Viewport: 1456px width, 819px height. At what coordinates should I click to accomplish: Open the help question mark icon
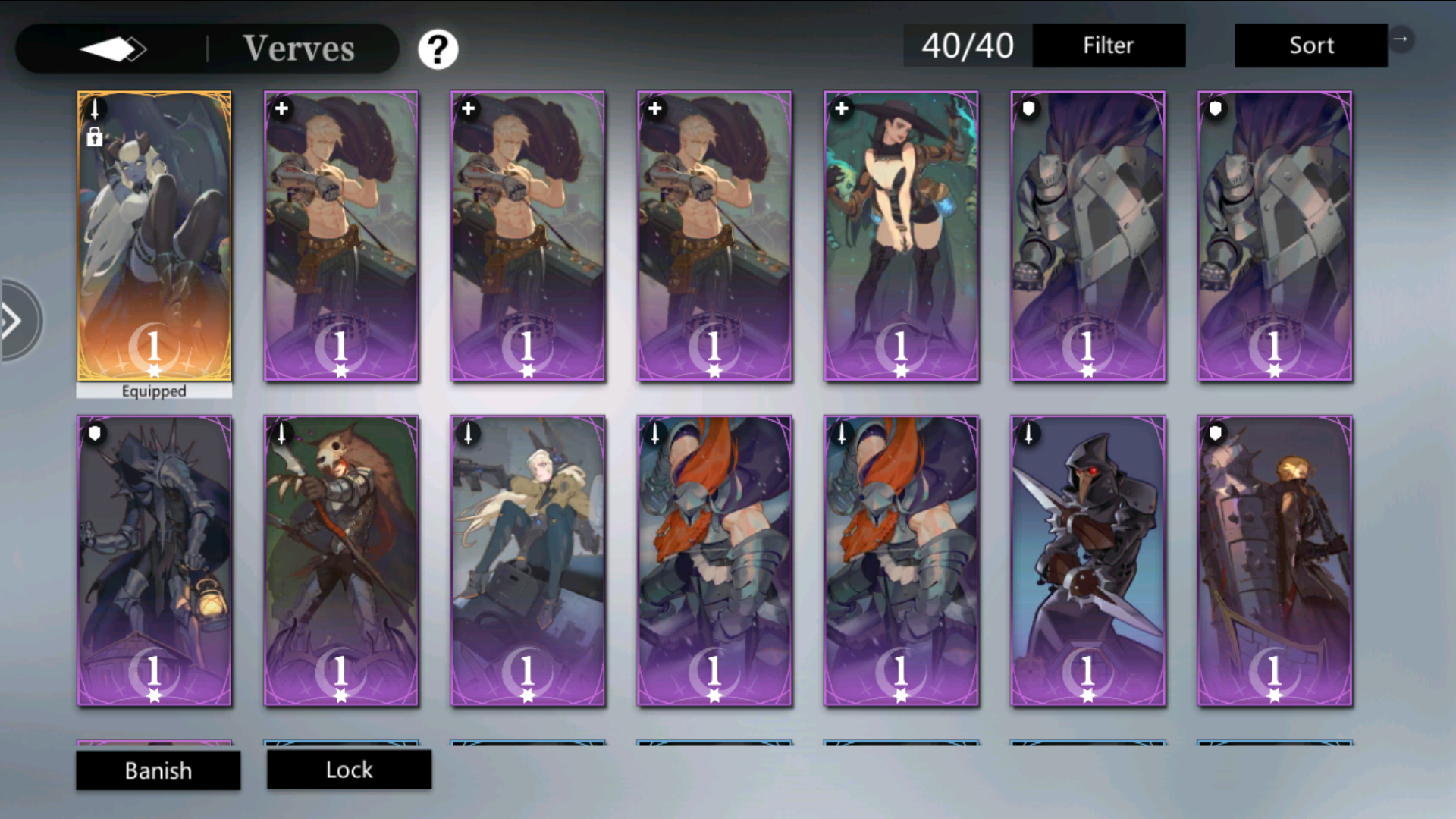(x=438, y=48)
